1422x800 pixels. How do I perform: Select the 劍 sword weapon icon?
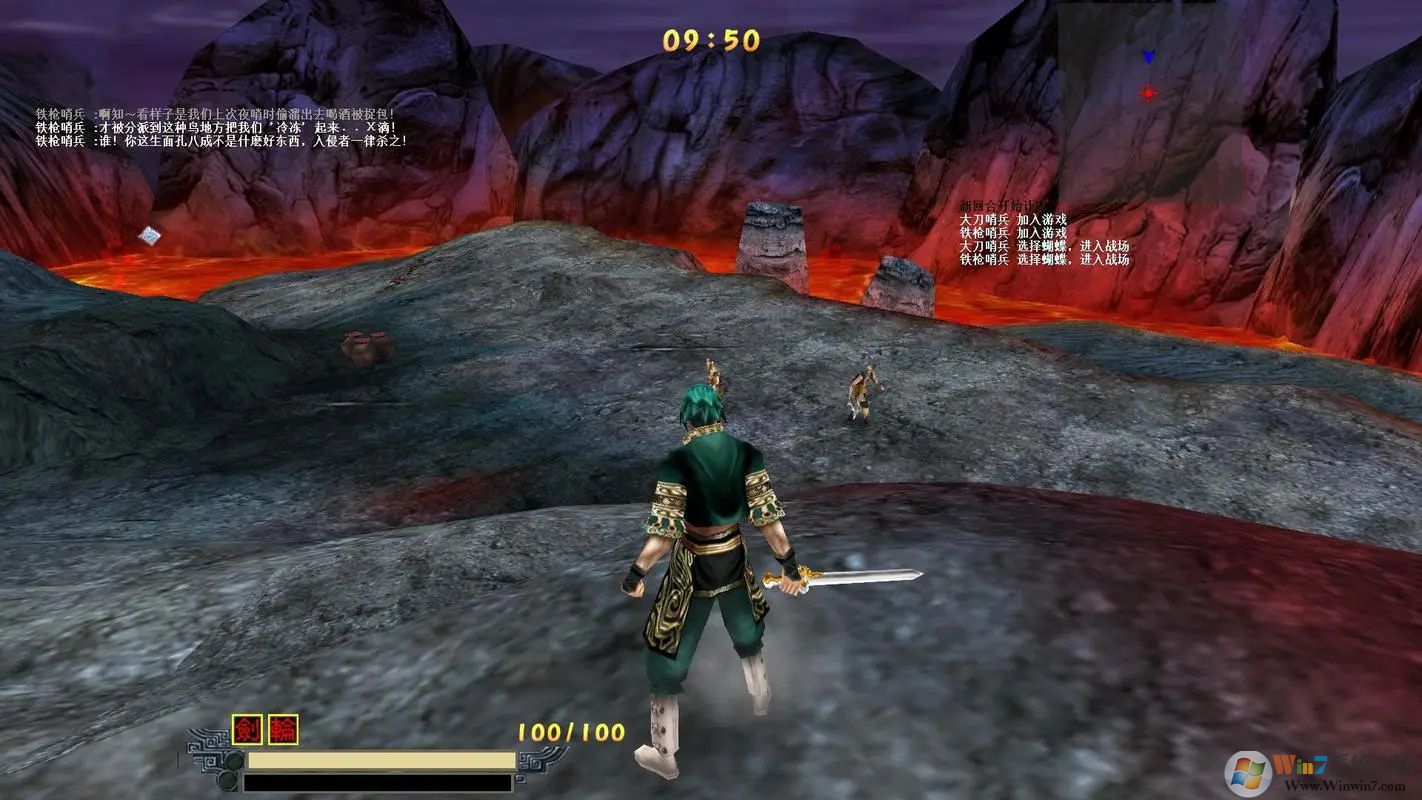pyautogui.click(x=247, y=730)
